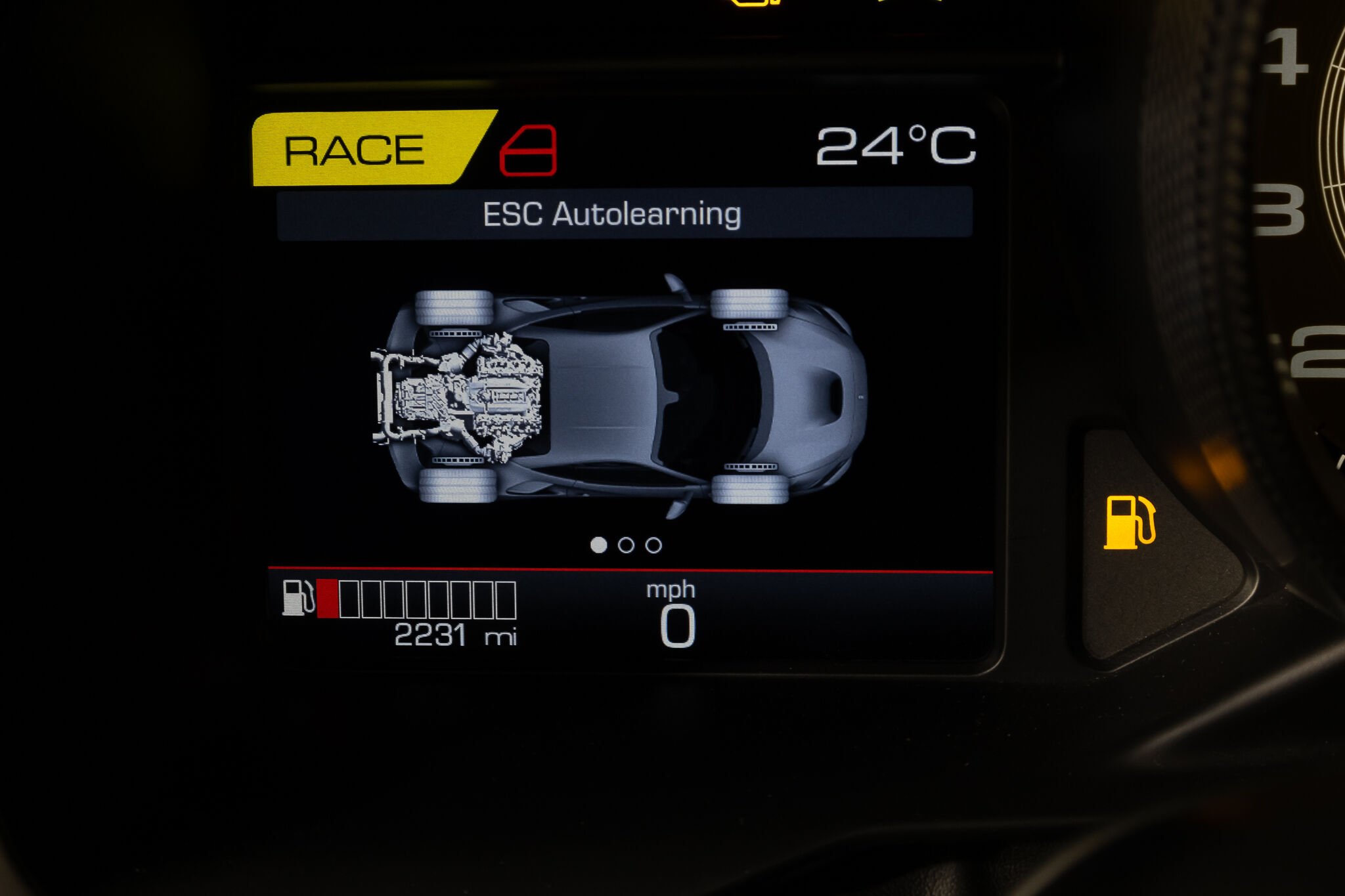This screenshot has width=1345, height=896.
Task: Switch to the middle page indicator dot
Action: (626, 545)
